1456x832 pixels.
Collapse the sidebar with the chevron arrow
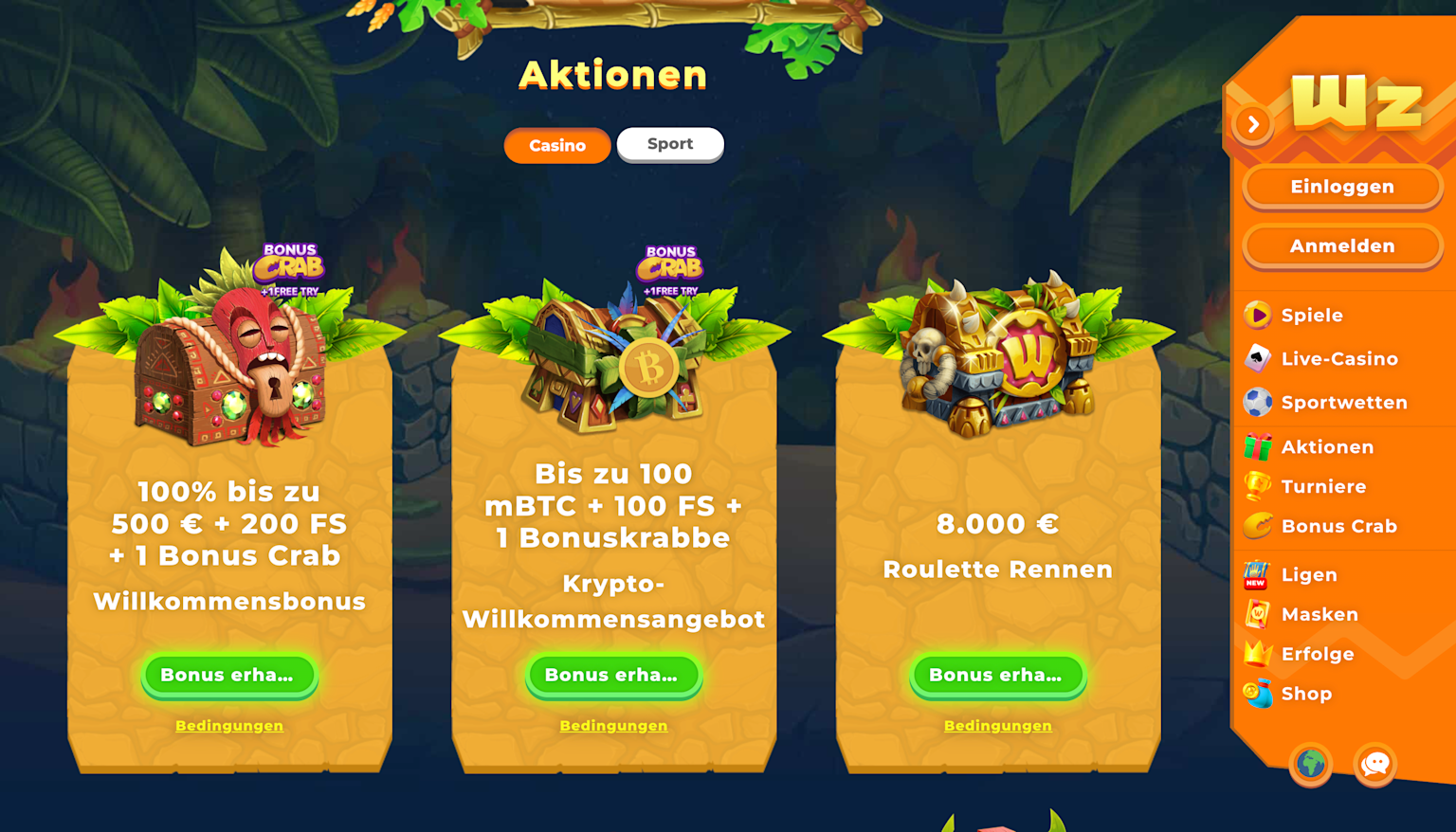1253,123
